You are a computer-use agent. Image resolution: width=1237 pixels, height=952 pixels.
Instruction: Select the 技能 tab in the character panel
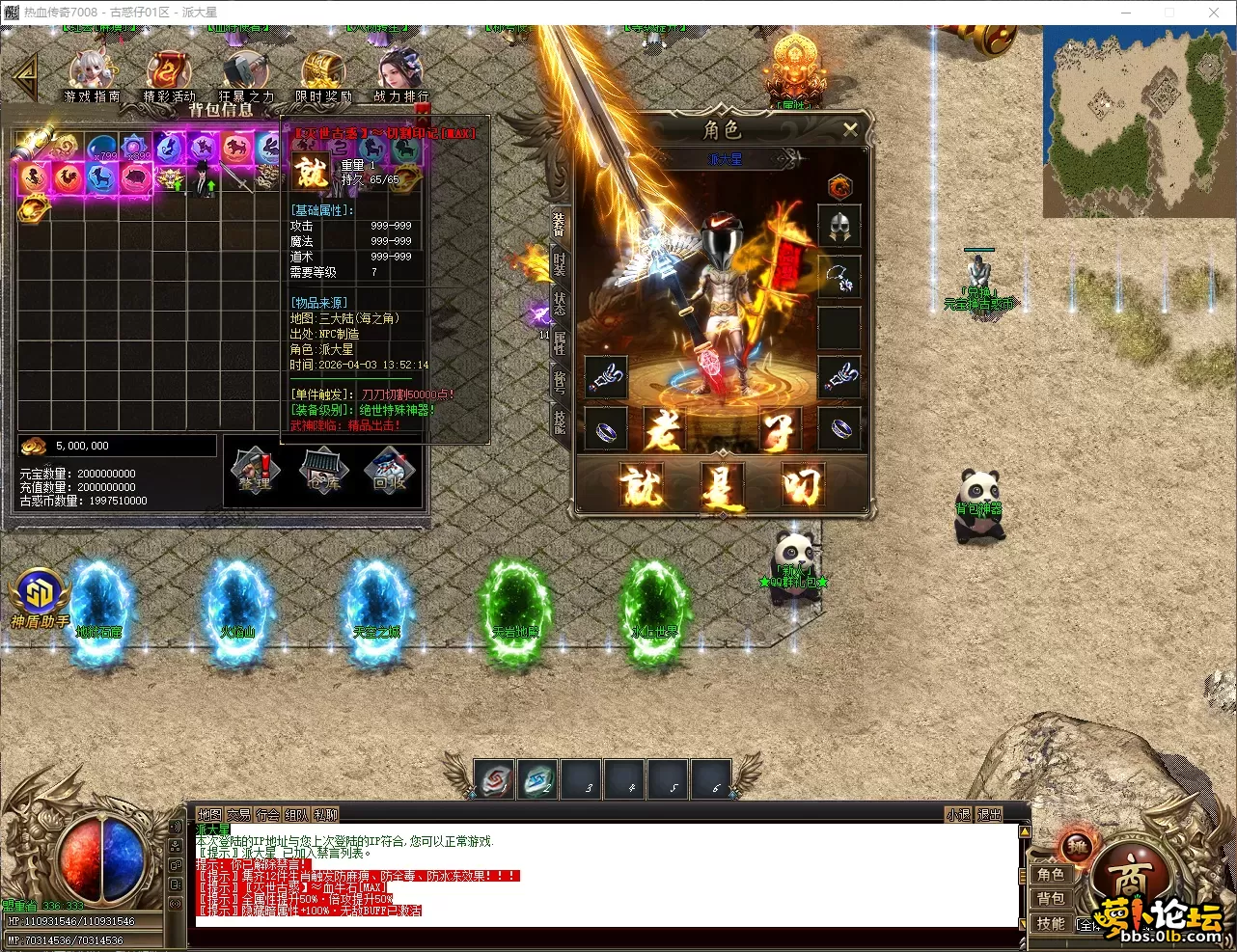pos(559,421)
